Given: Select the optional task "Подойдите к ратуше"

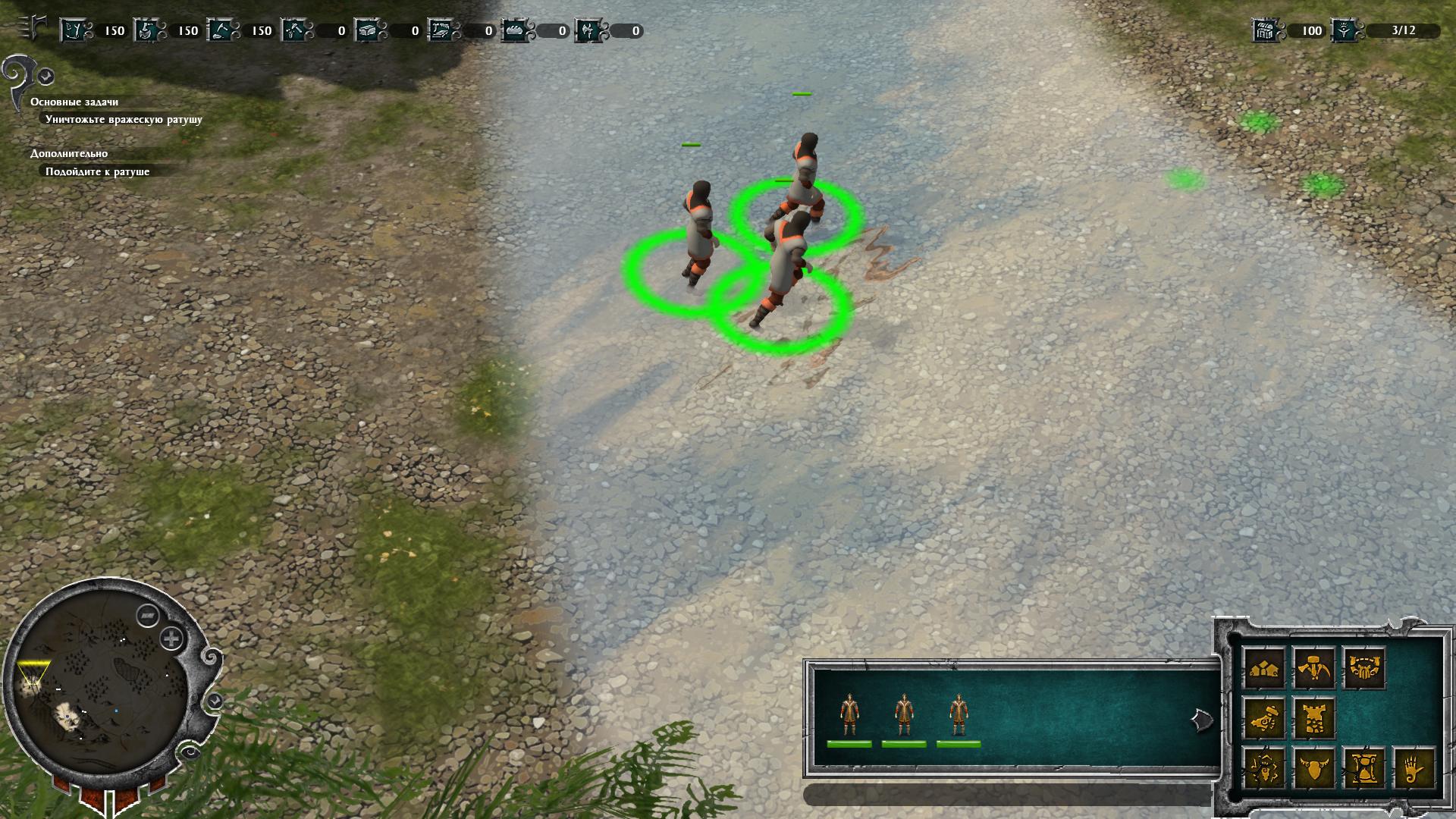Looking at the screenshot, I should 97,171.
